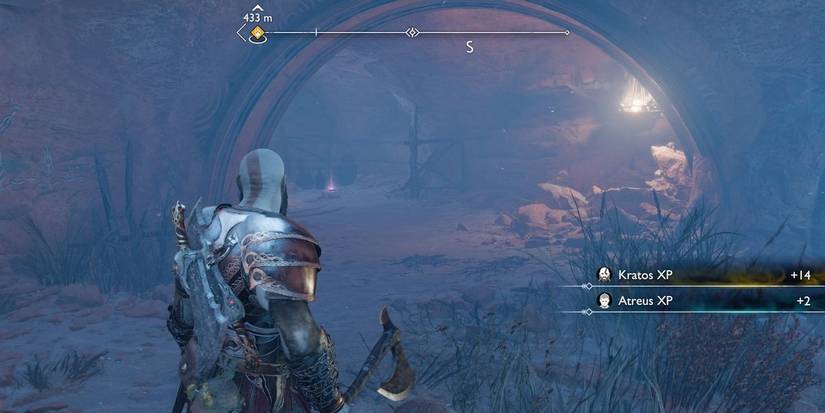Select the diamond waypoint marker on the compass bar

[x=412, y=33]
